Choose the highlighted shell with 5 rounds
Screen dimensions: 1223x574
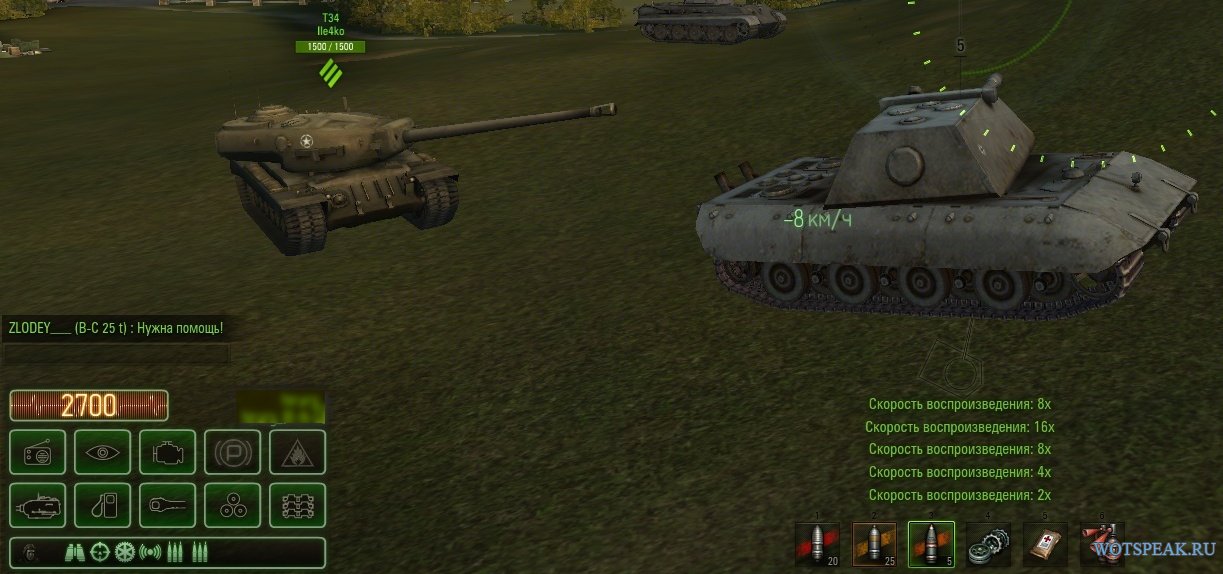coord(930,545)
